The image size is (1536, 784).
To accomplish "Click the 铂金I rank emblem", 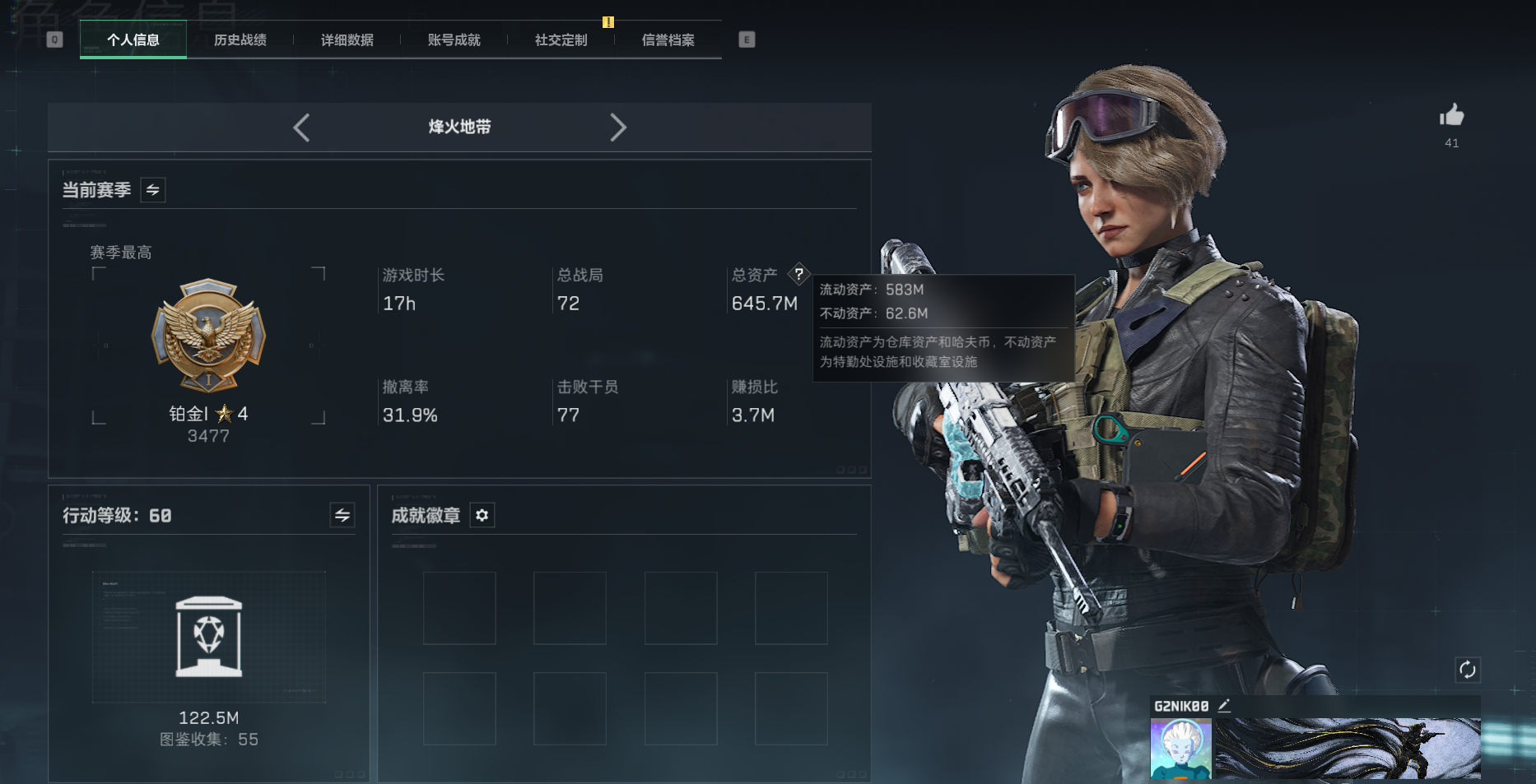I will click(208, 336).
